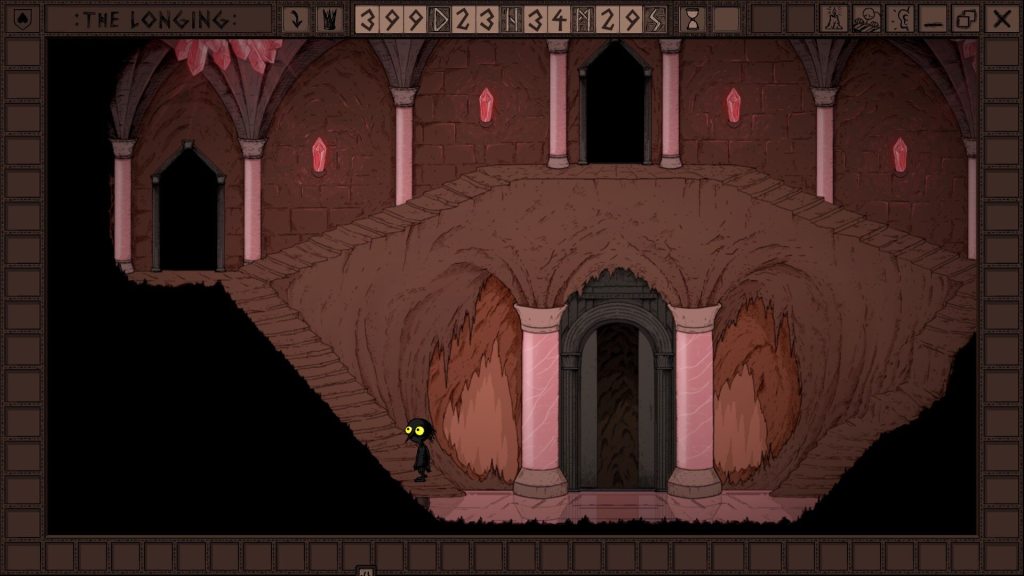The image size is (1024, 576).
Task: Toggle the listening ear icon
Action: pyautogui.click(x=900, y=18)
